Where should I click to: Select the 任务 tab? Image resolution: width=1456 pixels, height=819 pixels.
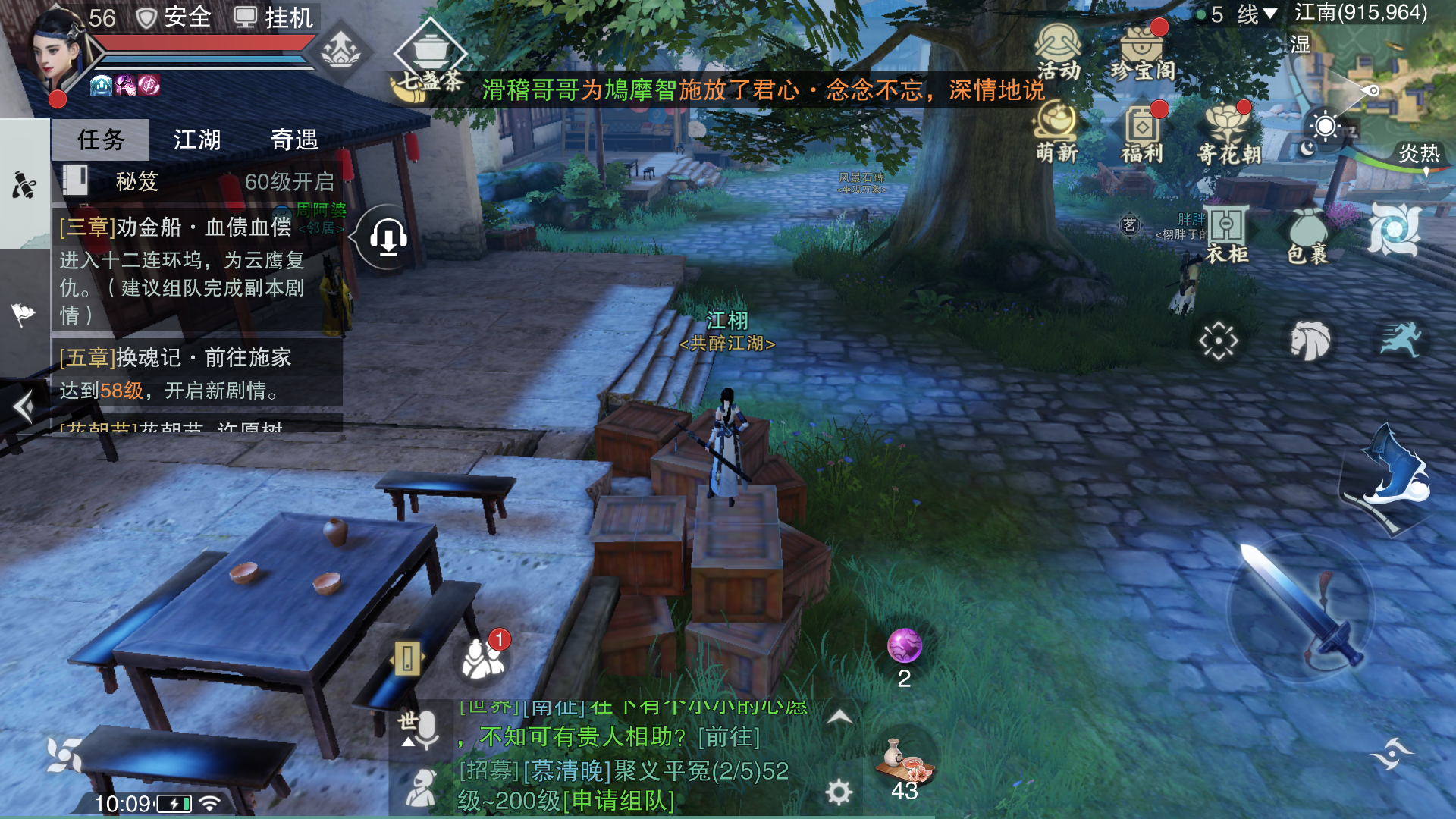point(101,140)
